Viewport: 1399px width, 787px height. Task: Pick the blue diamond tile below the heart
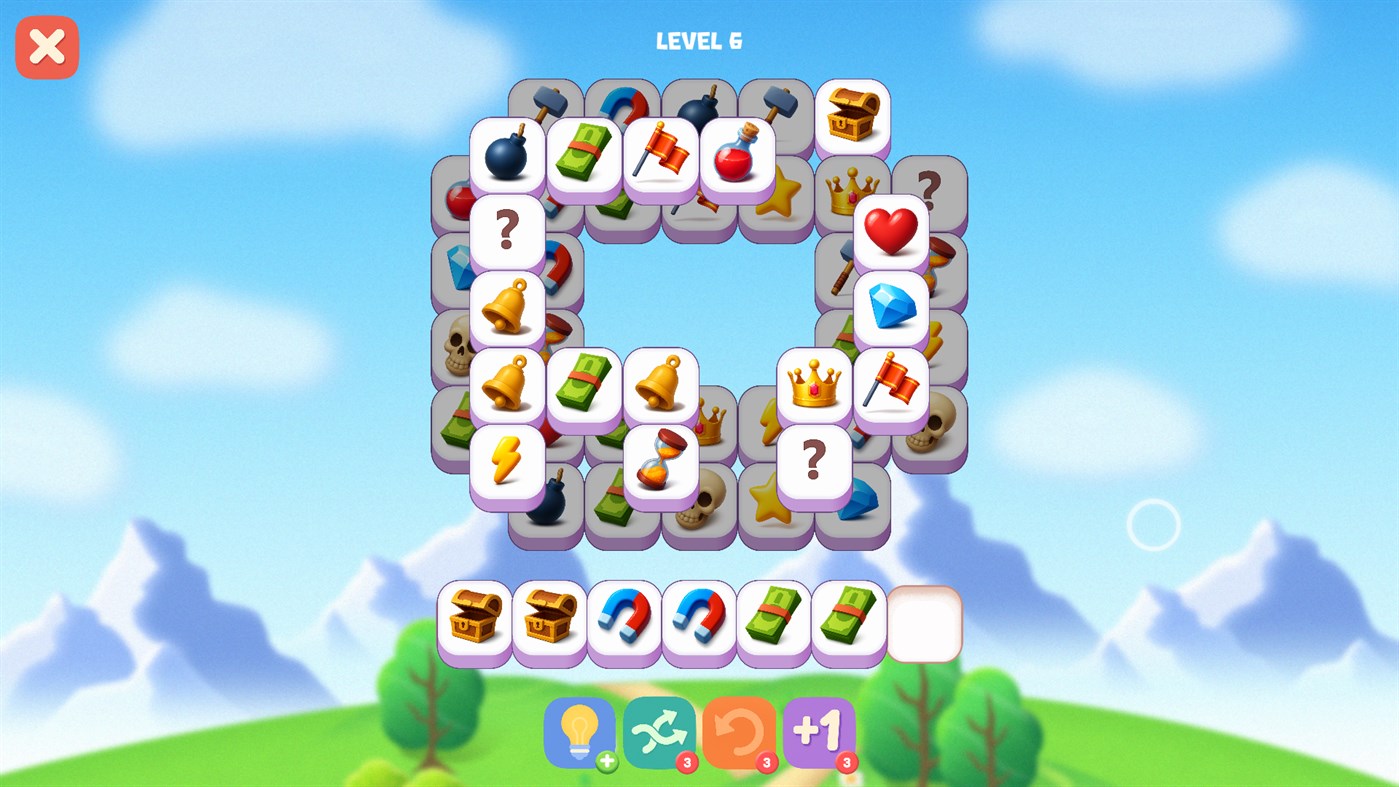pyautogui.click(x=889, y=307)
